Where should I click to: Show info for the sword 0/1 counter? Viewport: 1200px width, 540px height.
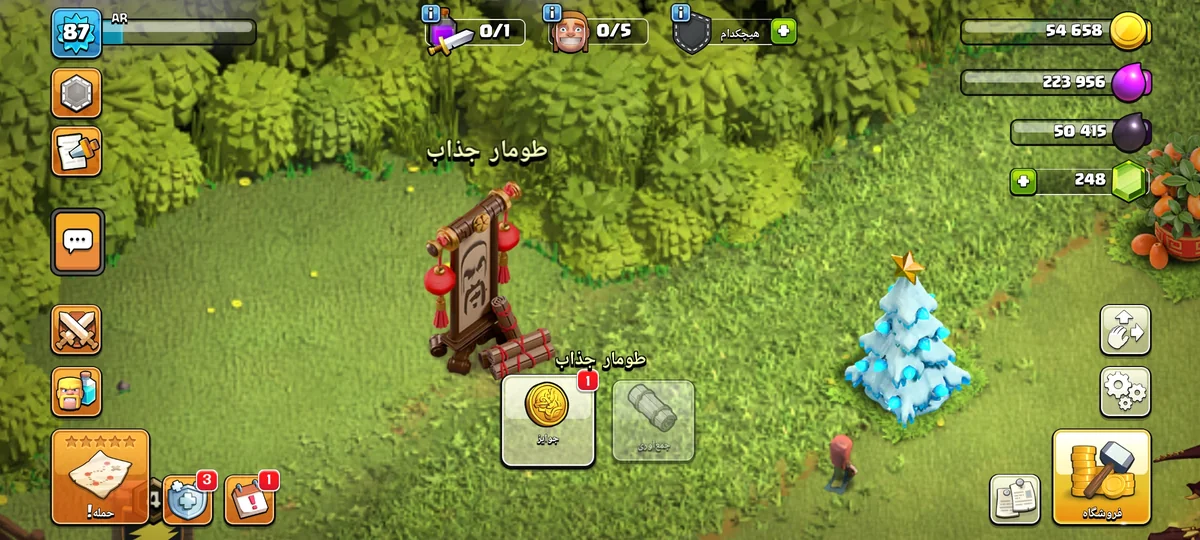click(x=431, y=14)
